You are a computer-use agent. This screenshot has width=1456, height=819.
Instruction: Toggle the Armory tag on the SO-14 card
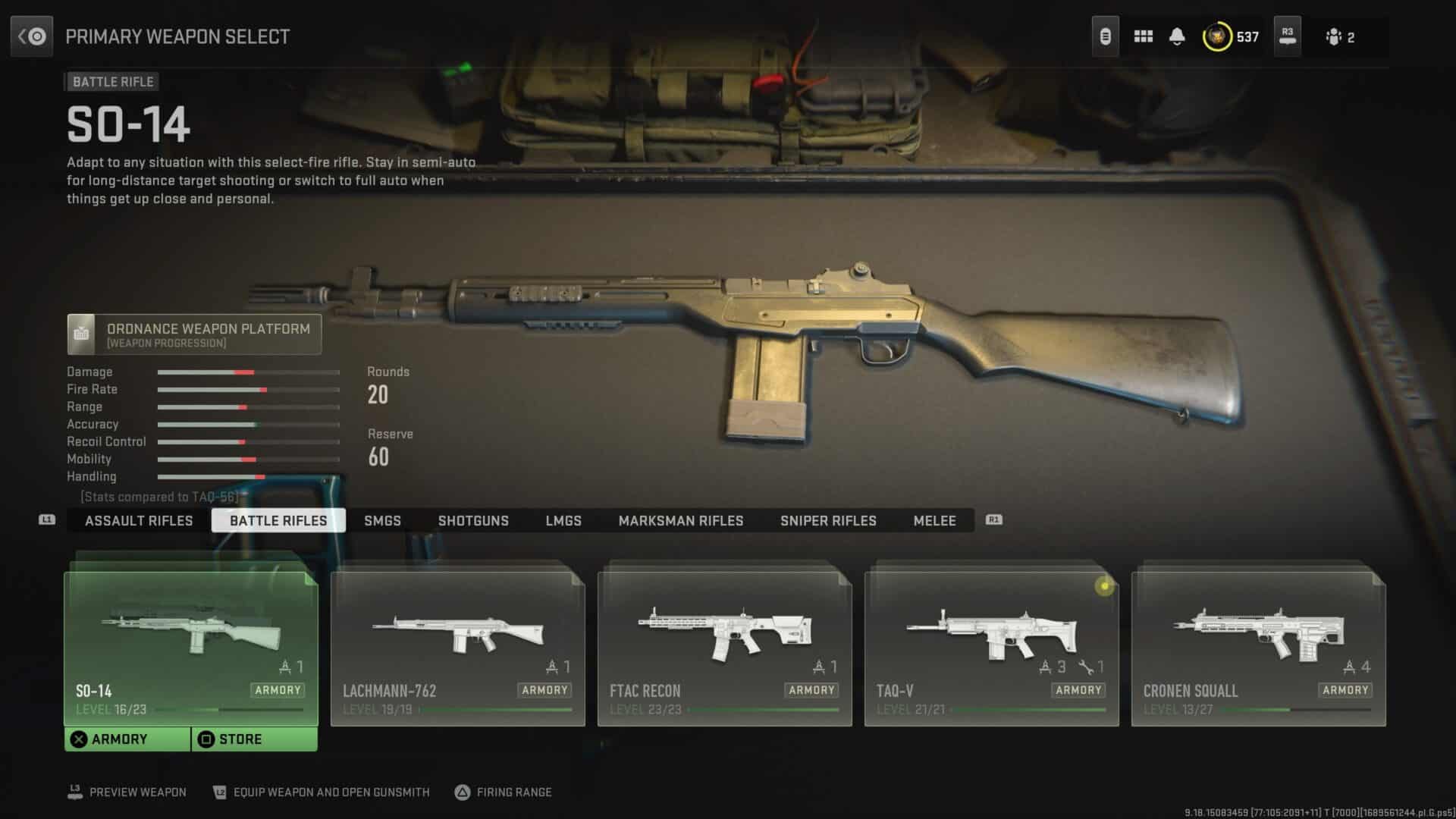tap(278, 690)
